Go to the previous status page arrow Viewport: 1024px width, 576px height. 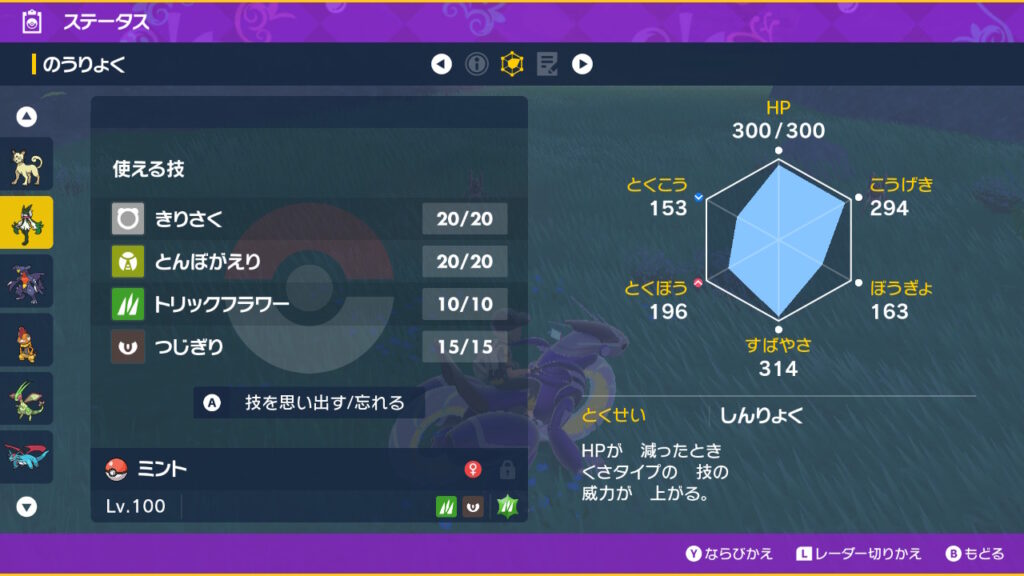(441, 65)
